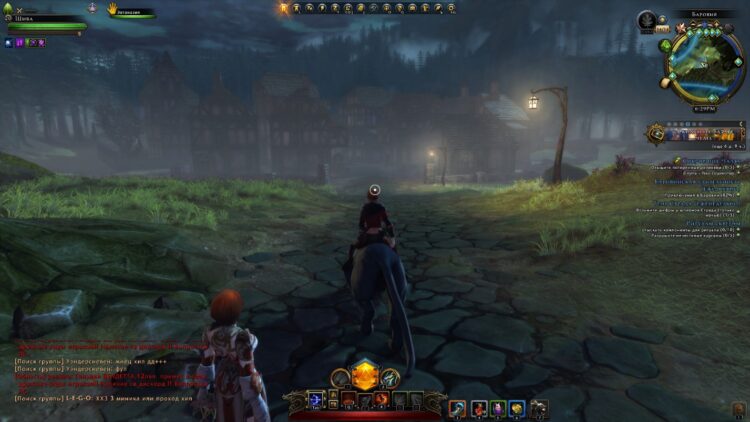
Task: Select the gold item in blue-bordered slot
Action: (x=516, y=408)
